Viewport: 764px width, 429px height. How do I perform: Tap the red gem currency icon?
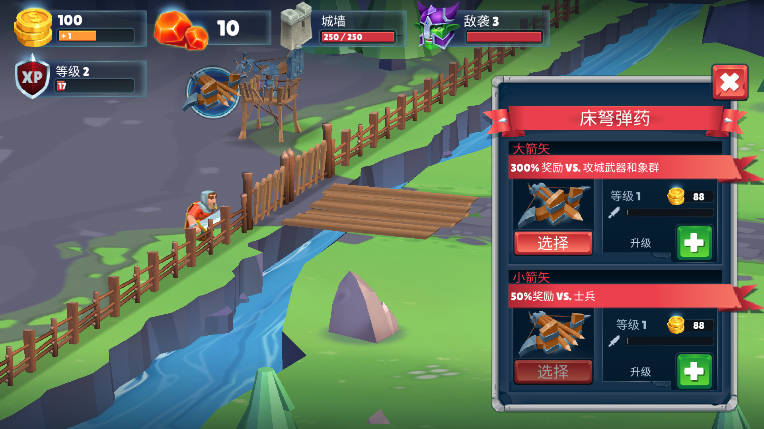coord(182,29)
